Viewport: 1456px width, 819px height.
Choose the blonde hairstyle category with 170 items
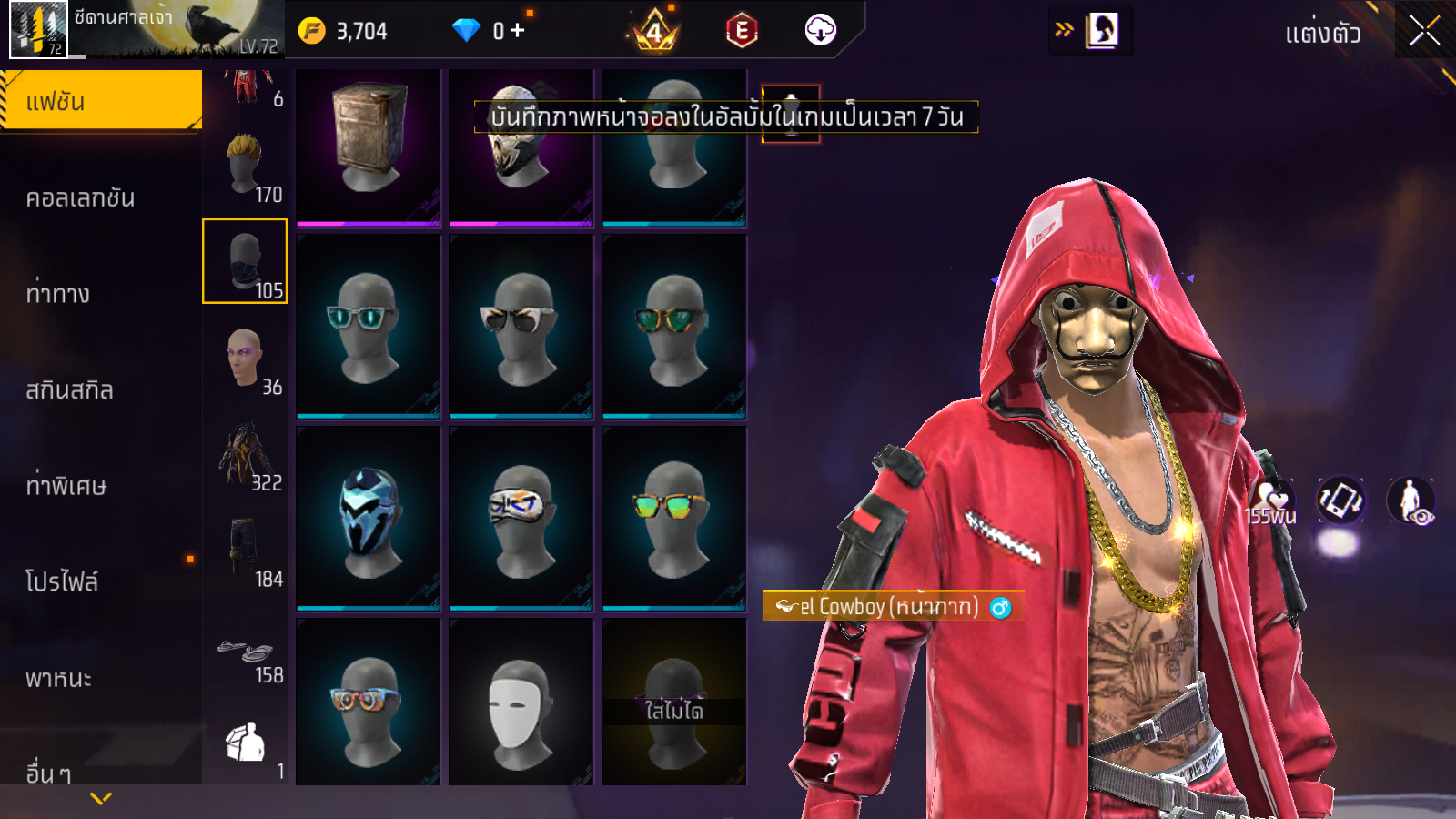(x=246, y=167)
